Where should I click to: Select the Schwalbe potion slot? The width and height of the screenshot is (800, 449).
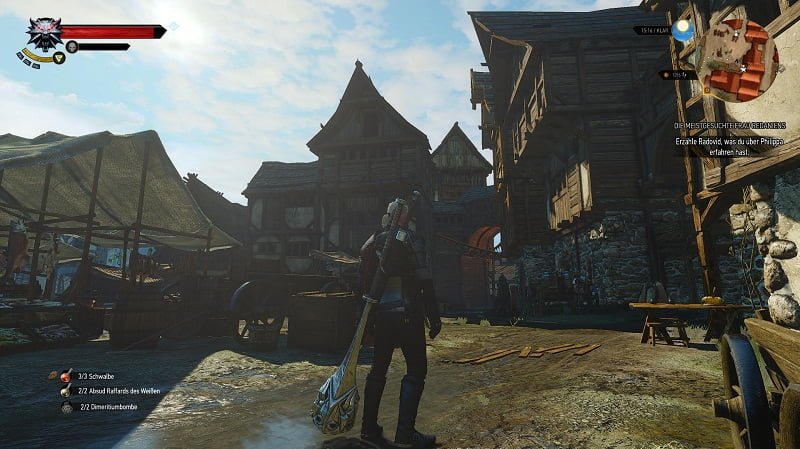[67, 376]
